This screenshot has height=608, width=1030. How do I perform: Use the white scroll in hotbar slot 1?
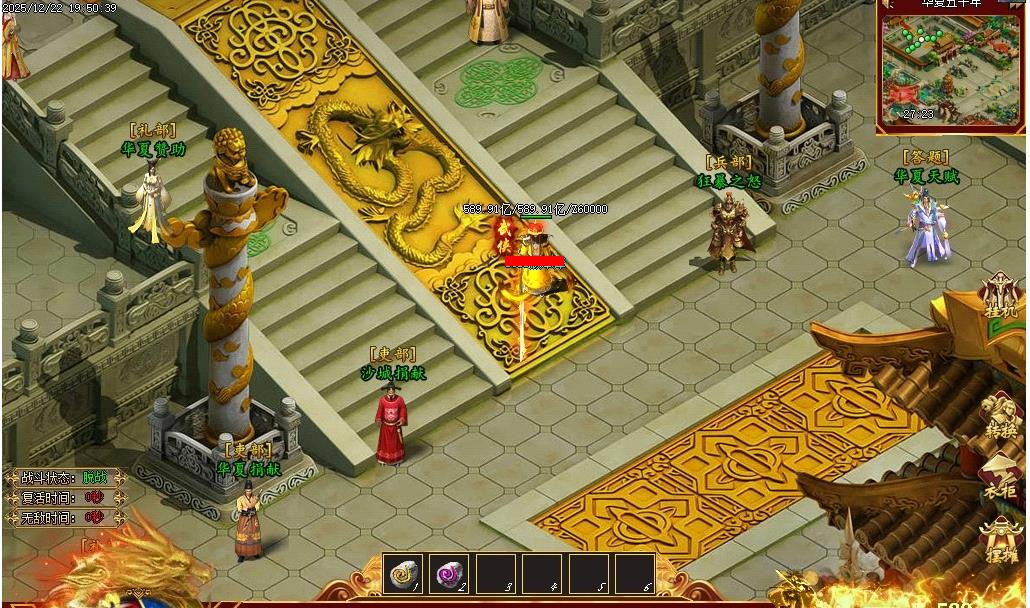(x=403, y=574)
